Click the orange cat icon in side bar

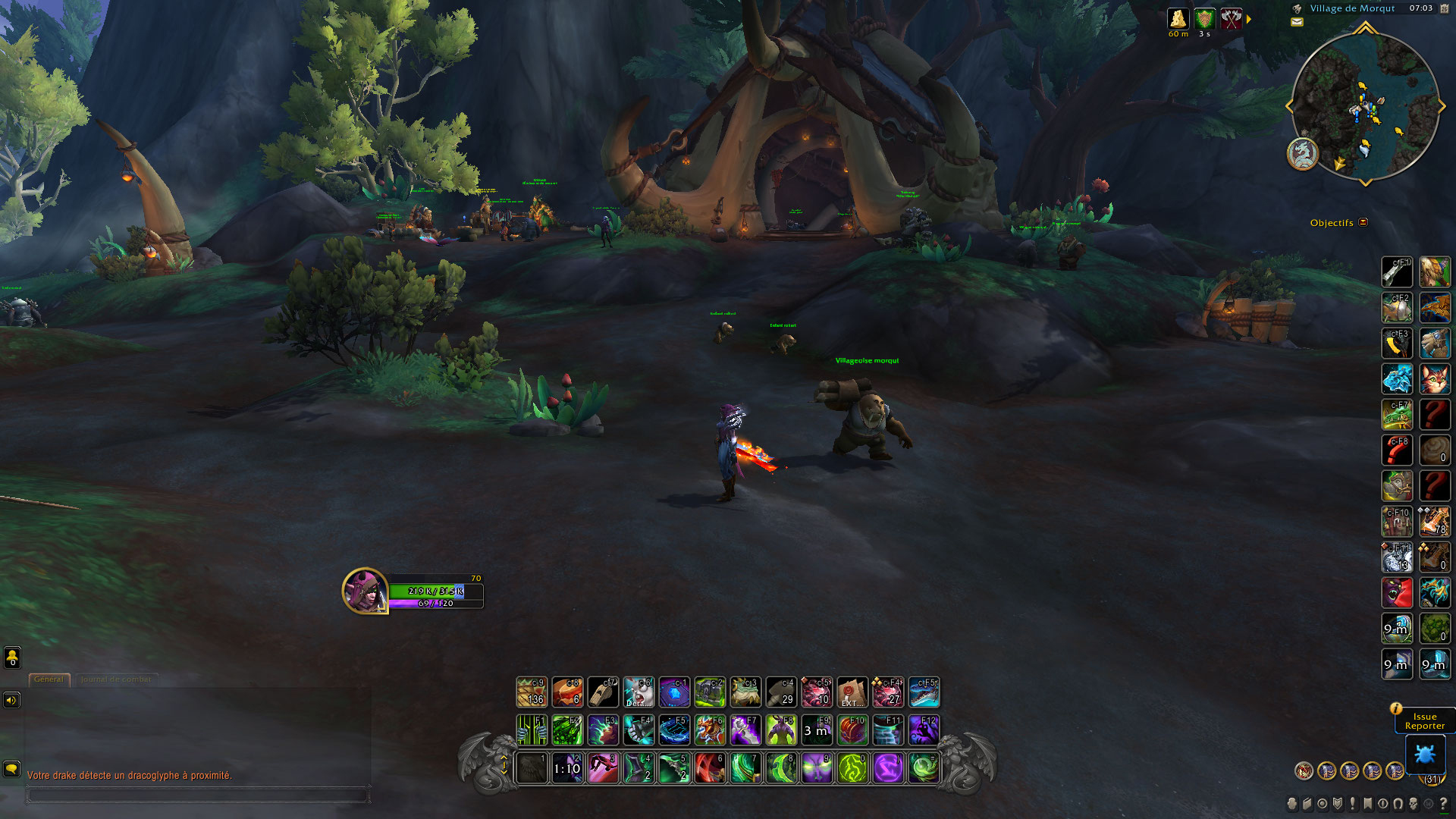tap(1434, 378)
